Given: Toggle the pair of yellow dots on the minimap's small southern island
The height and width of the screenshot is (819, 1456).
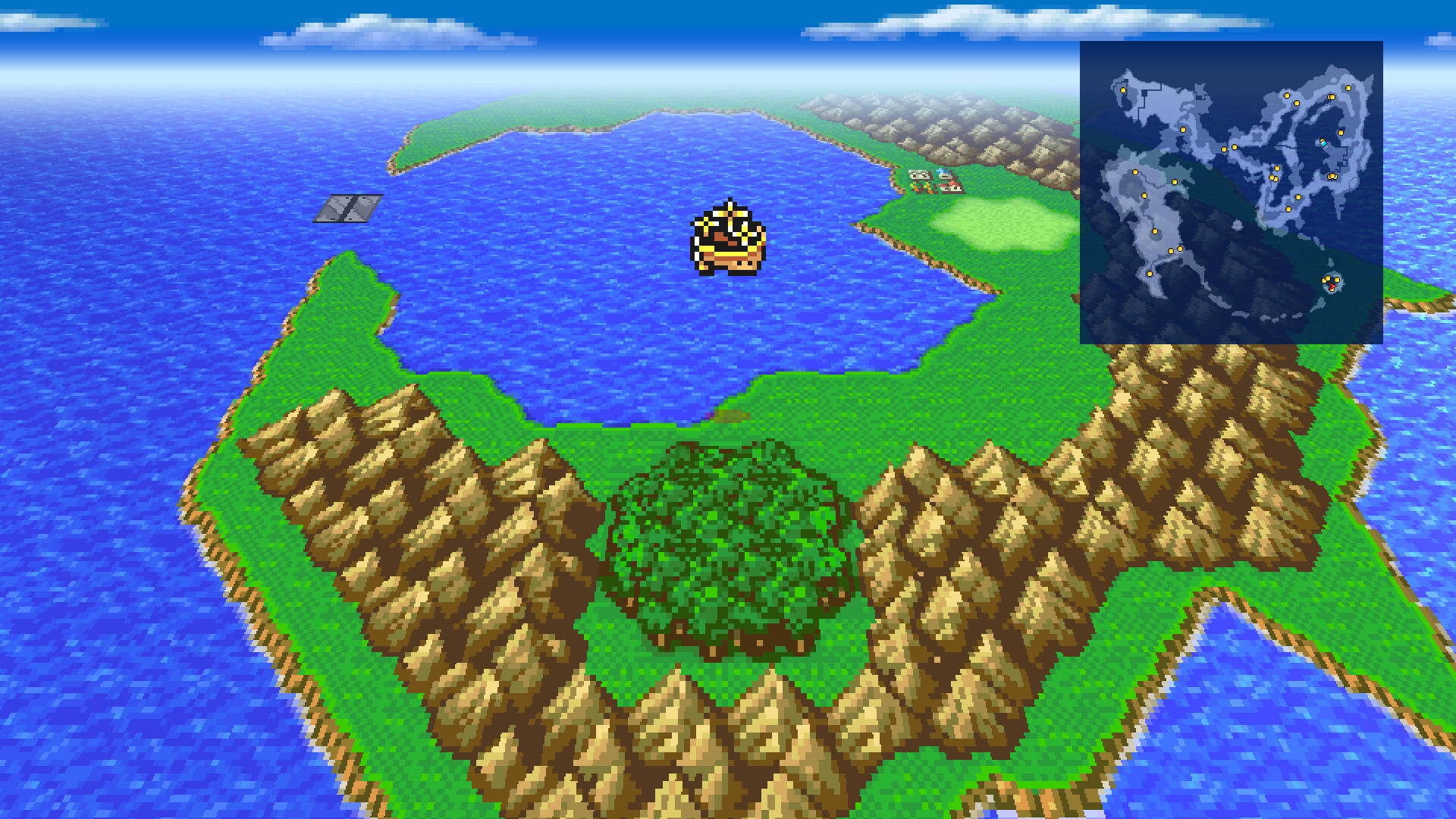Looking at the screenshot, I should [x=1326, y=278].
